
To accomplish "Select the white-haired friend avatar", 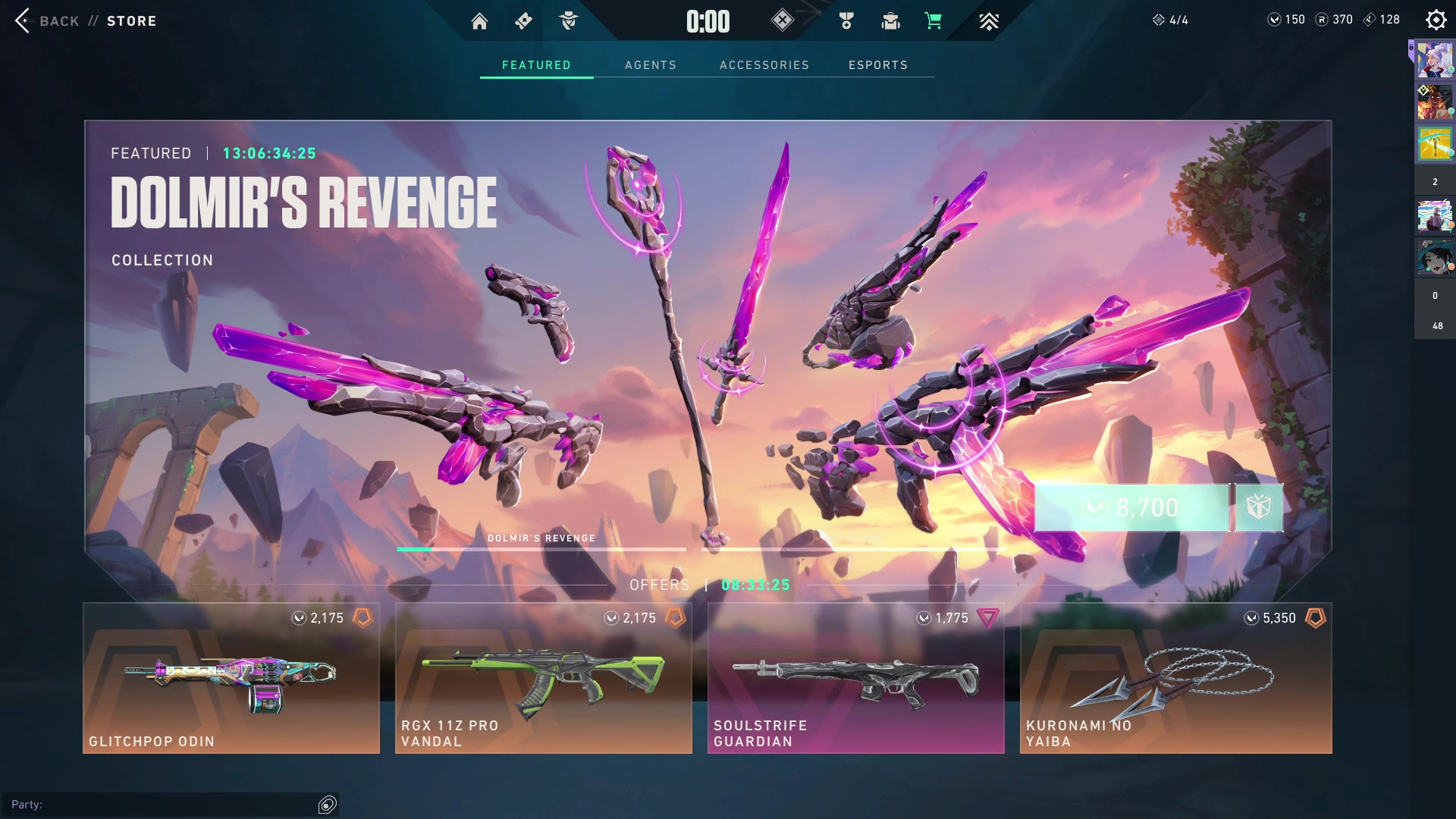I will [1434, 61].
